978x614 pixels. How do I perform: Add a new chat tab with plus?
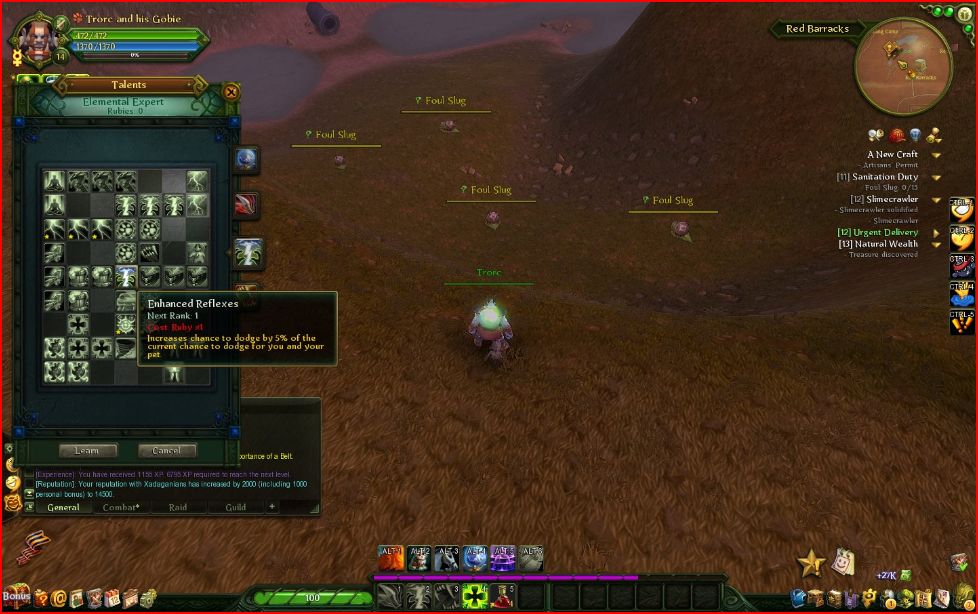pyautogui.click(x=271, y=506)
